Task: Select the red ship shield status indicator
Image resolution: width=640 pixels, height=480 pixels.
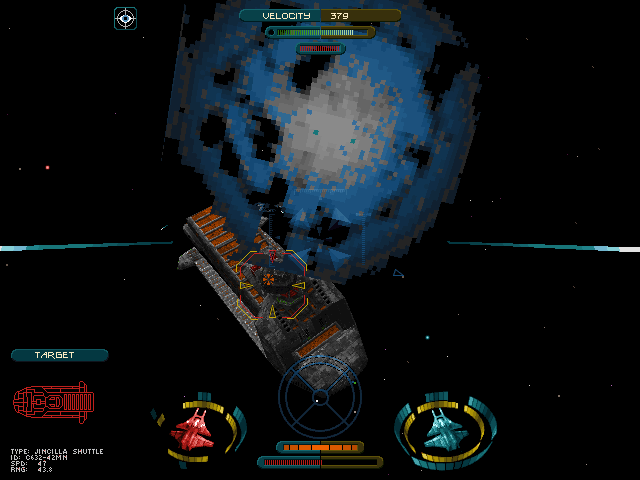Action: (x=197, y=430)
